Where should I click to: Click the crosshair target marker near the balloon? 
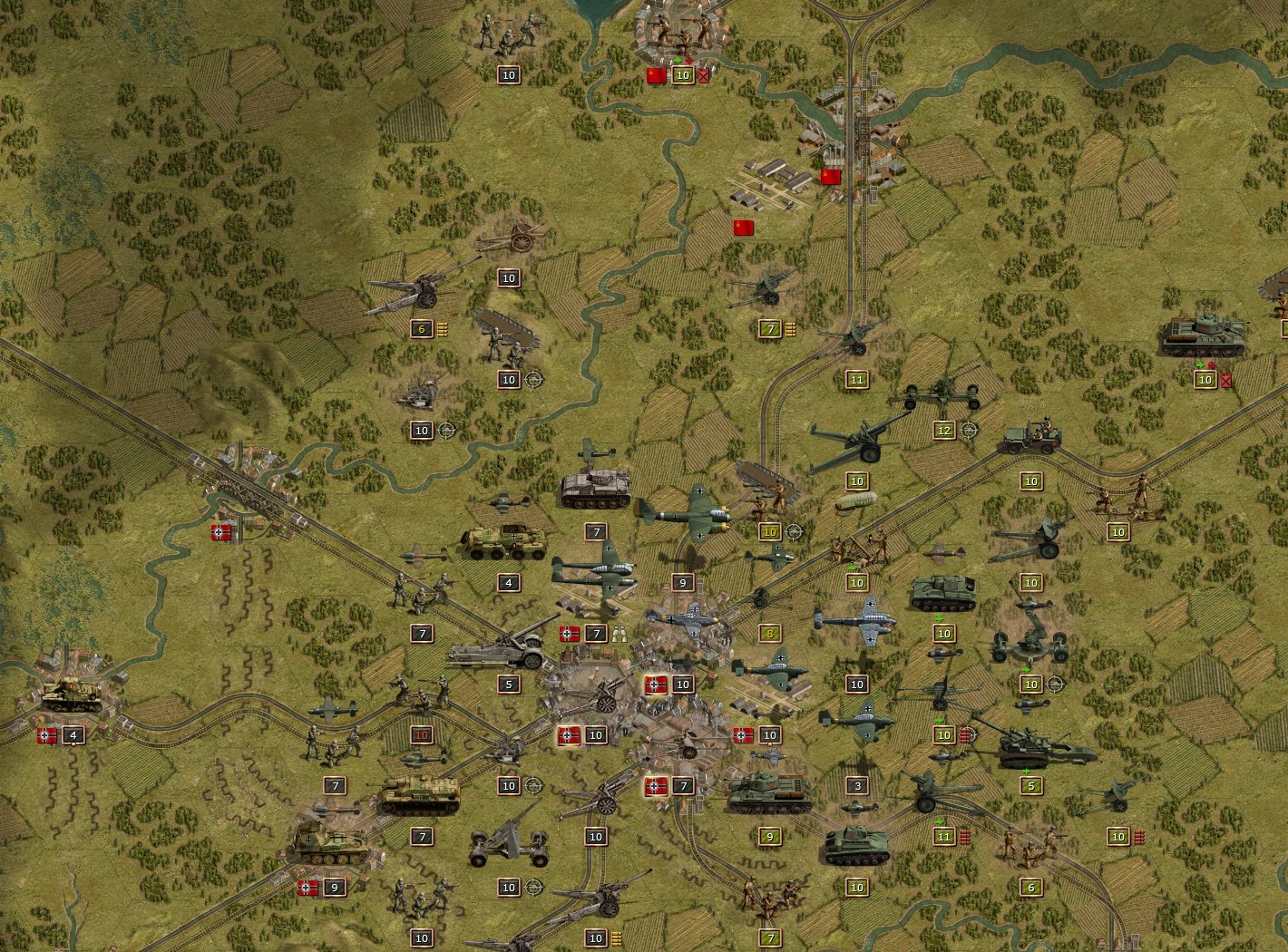pos(794,530)
